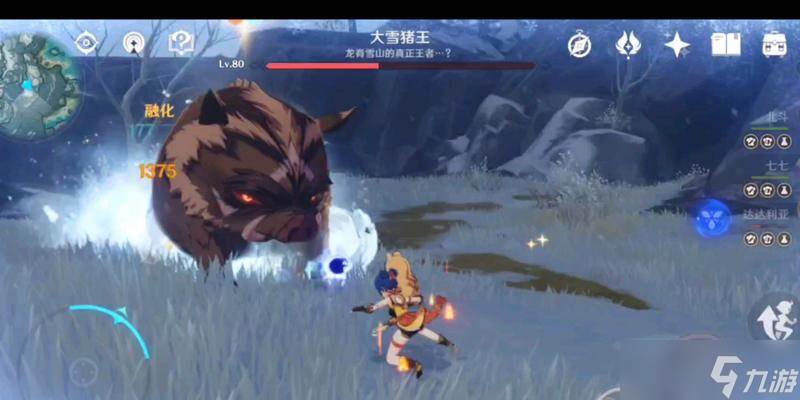800x400 pixels.
Task: Tap the eye-shaped icon beside the minimap
Action: click(x=87, y=43)
